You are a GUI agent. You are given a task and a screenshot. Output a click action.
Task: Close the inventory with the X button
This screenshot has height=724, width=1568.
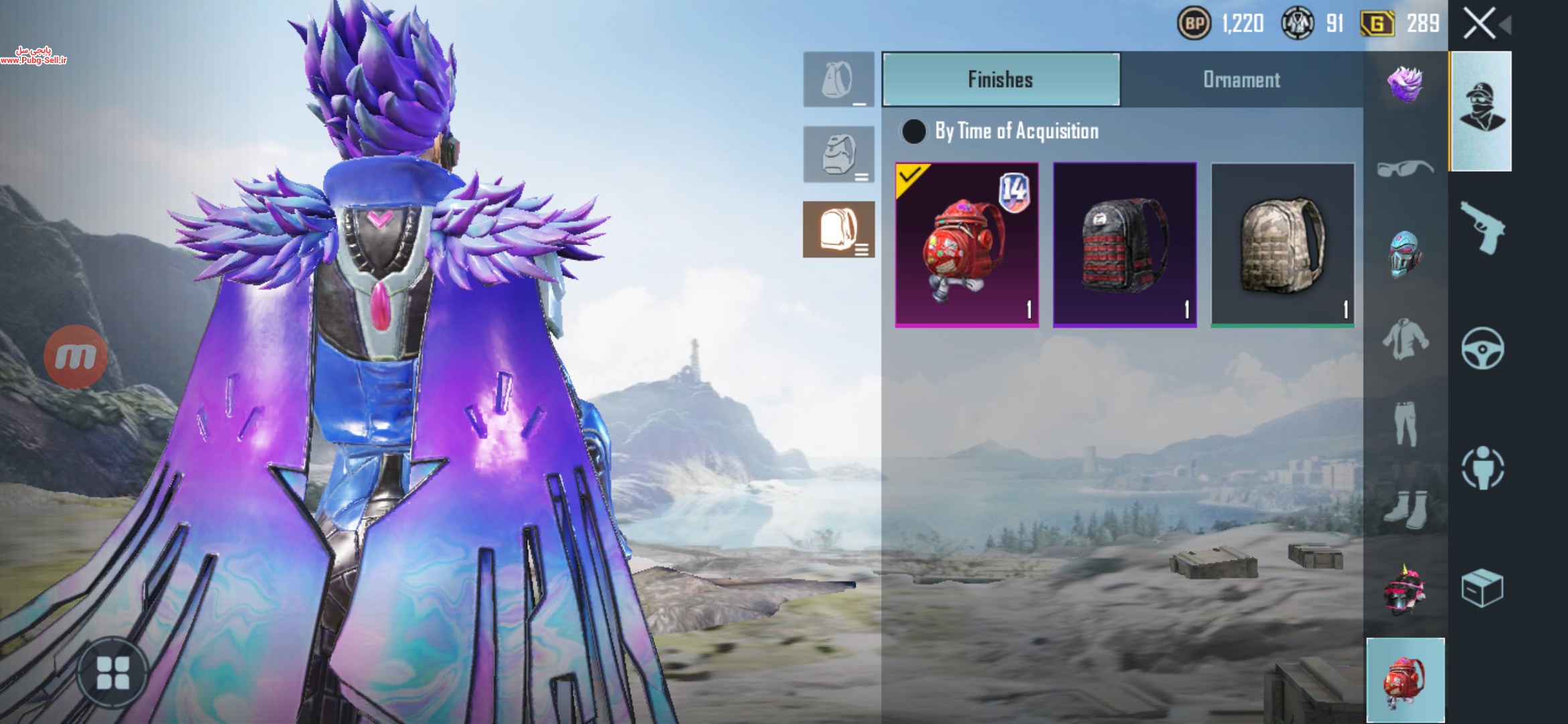point(1479,24)
